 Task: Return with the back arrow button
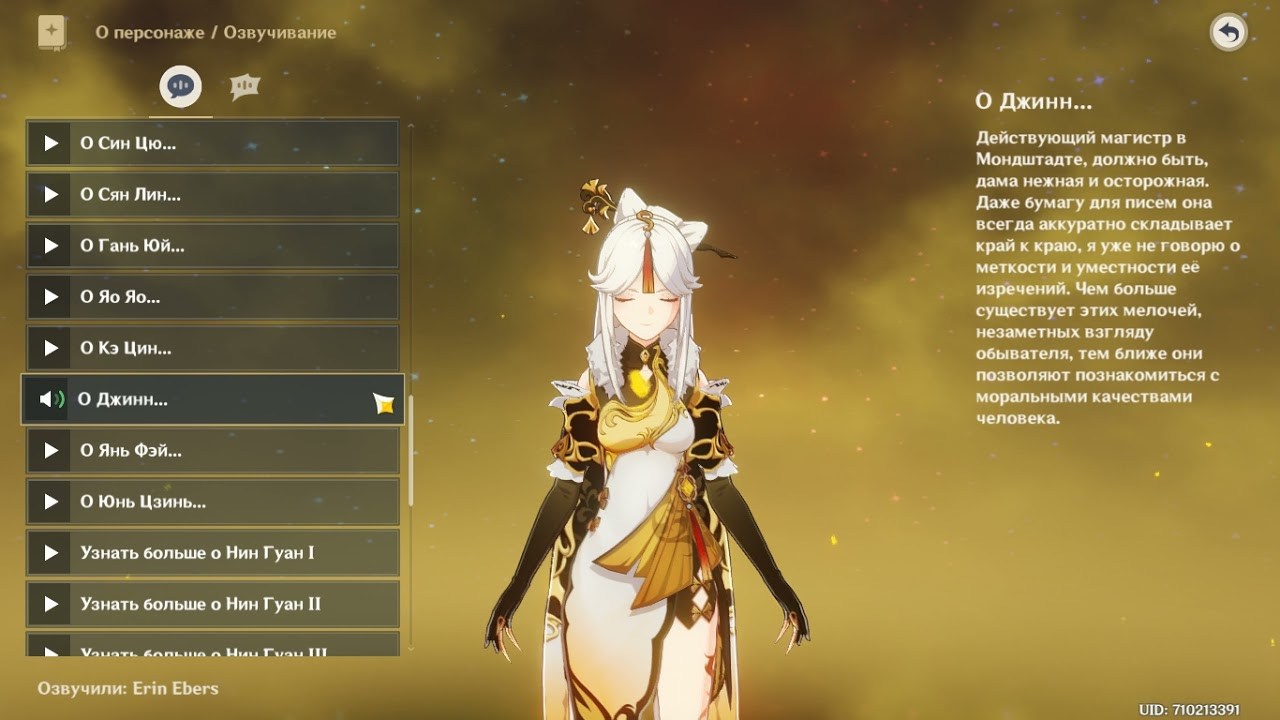tap(1228, 33)
